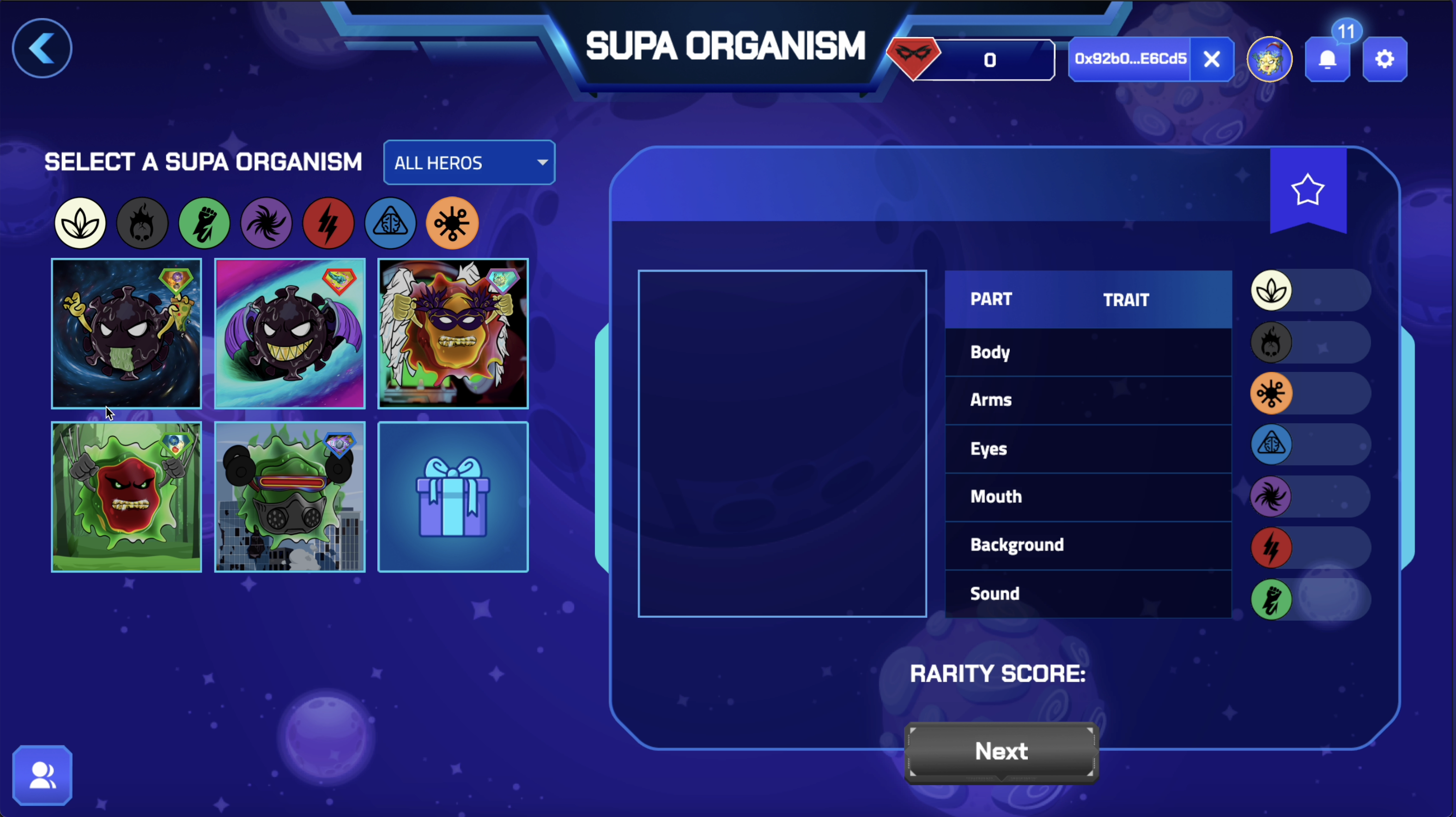This screenshot has width=1456, height=817.
Task: Filter by the red lightning bolt type
Action: [x=328, y=223]
